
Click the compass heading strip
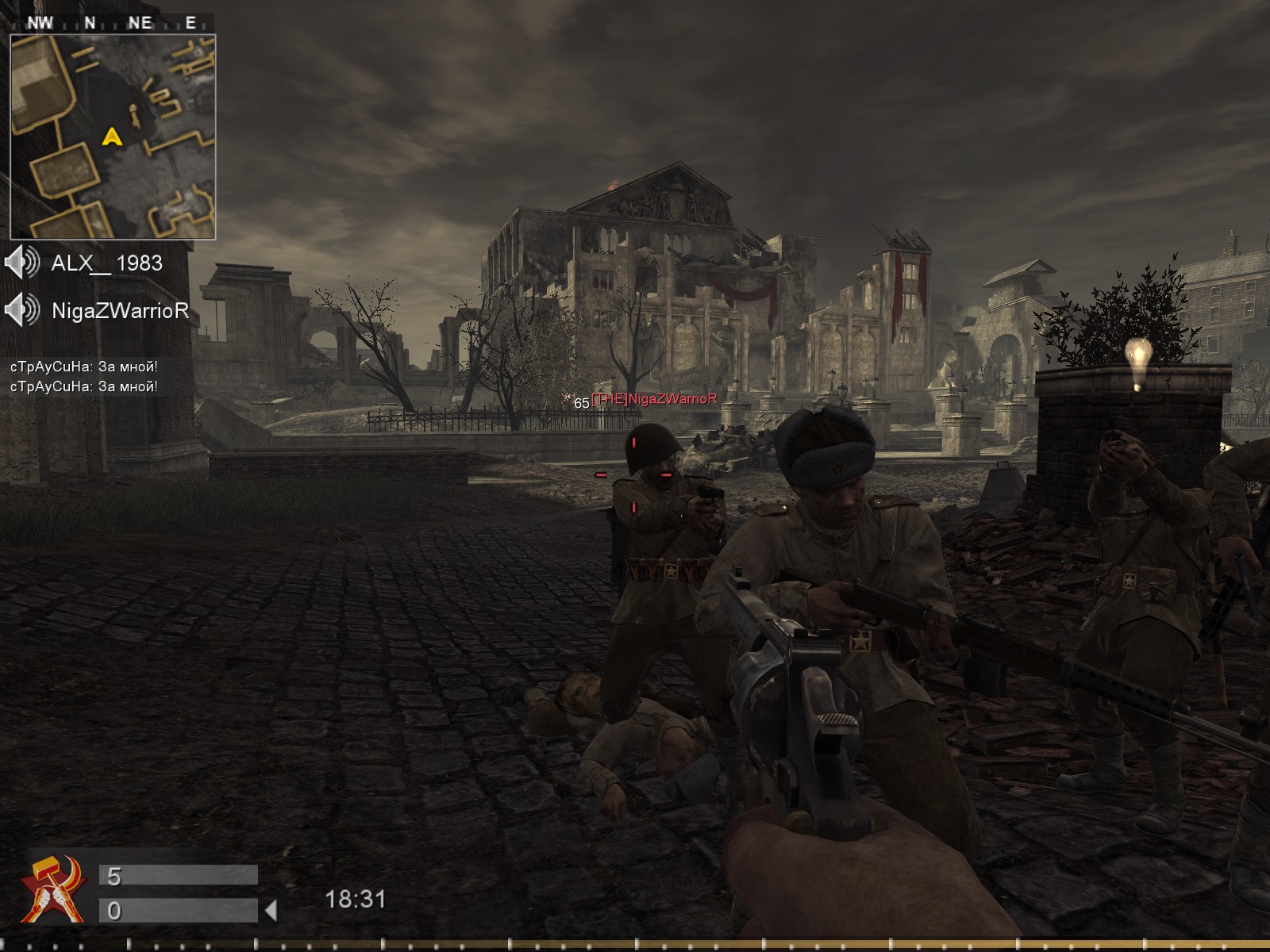click(113, 23)
